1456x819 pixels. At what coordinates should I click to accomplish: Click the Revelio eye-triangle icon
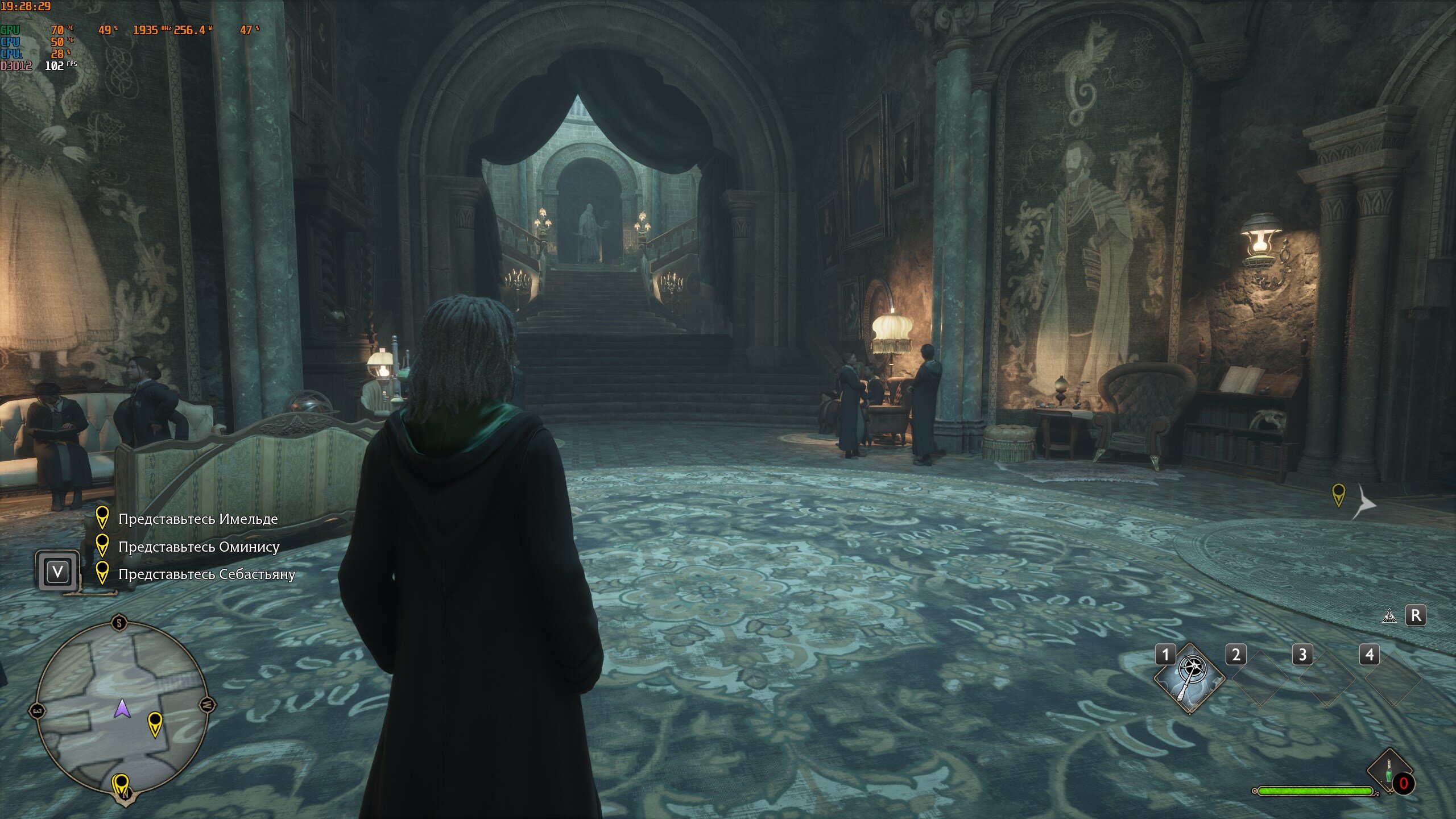click(x=1389, y=615)
